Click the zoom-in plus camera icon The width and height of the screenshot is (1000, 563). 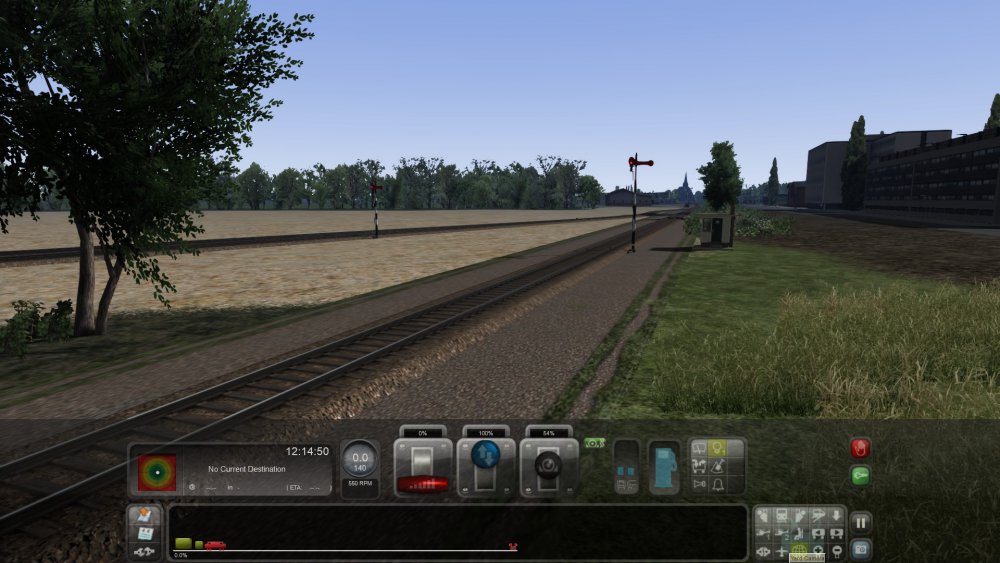pos(818,551)
